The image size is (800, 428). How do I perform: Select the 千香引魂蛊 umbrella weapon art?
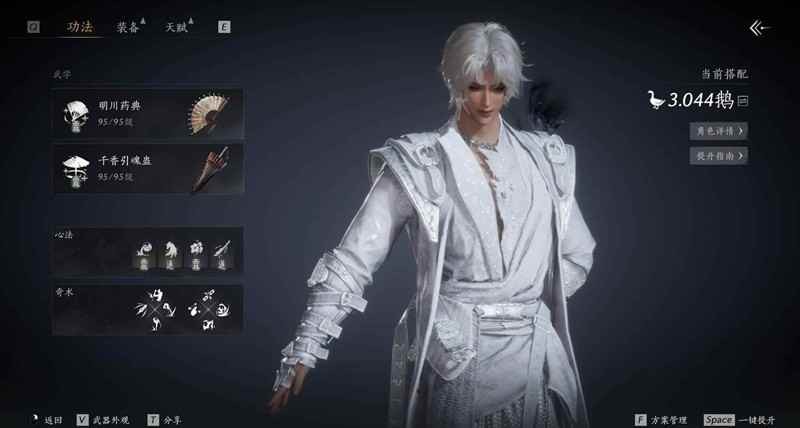(147, 166)
